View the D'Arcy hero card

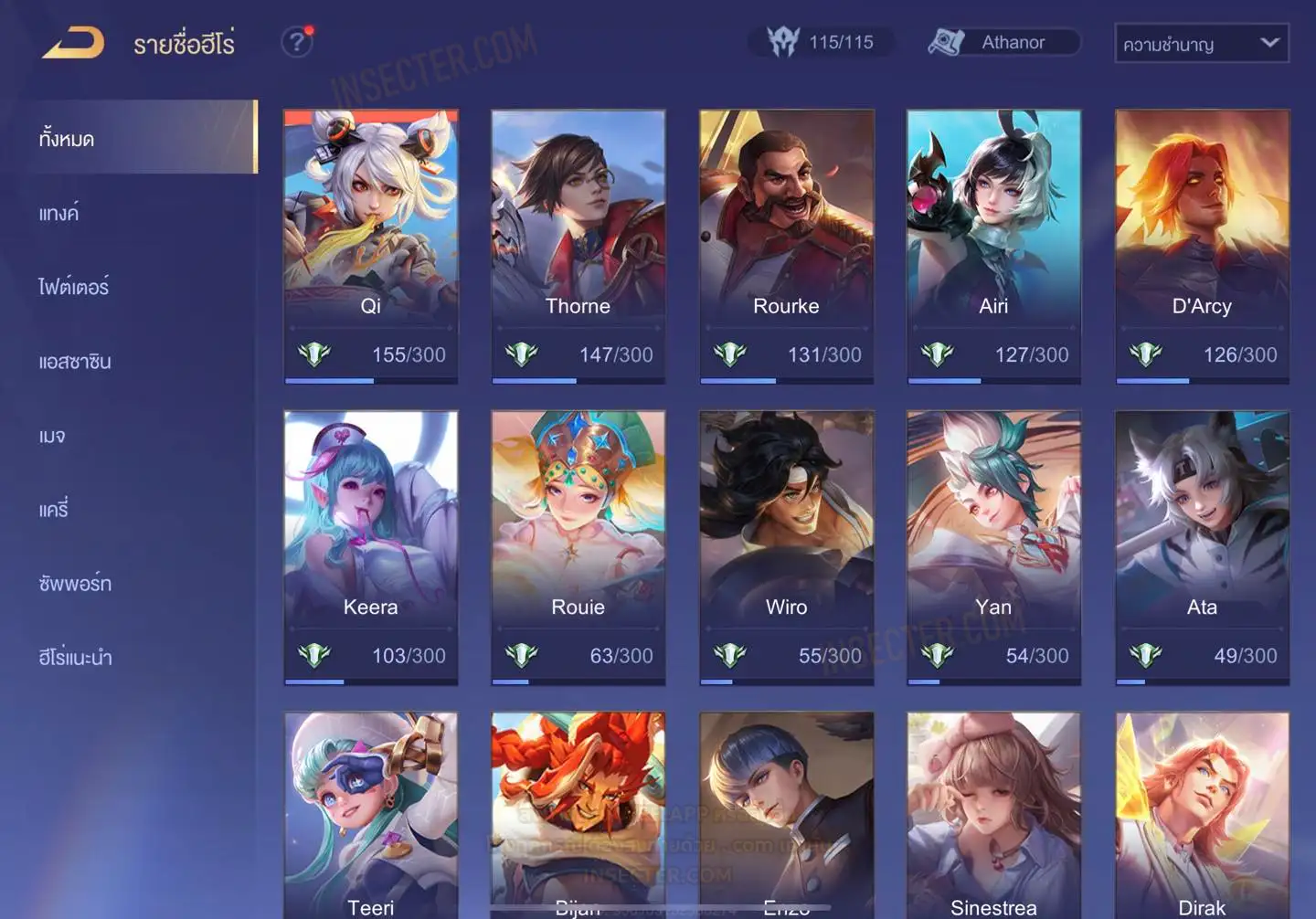(1202, 245)
